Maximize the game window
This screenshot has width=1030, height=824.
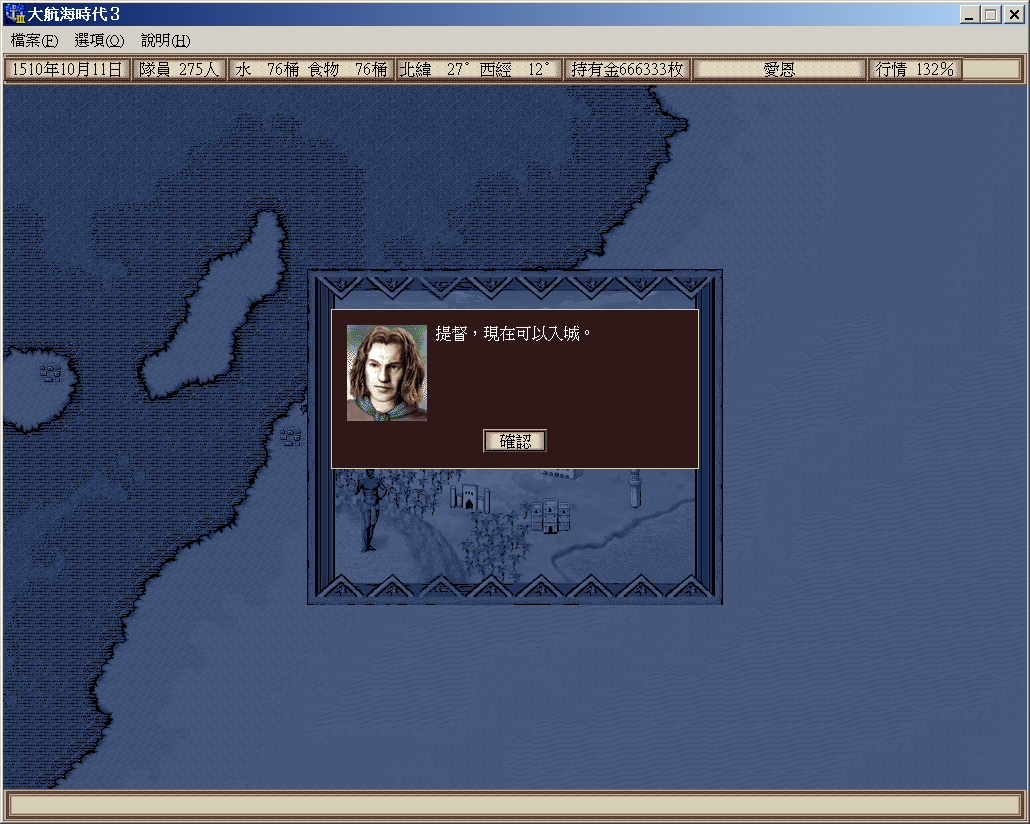point(990,15)
